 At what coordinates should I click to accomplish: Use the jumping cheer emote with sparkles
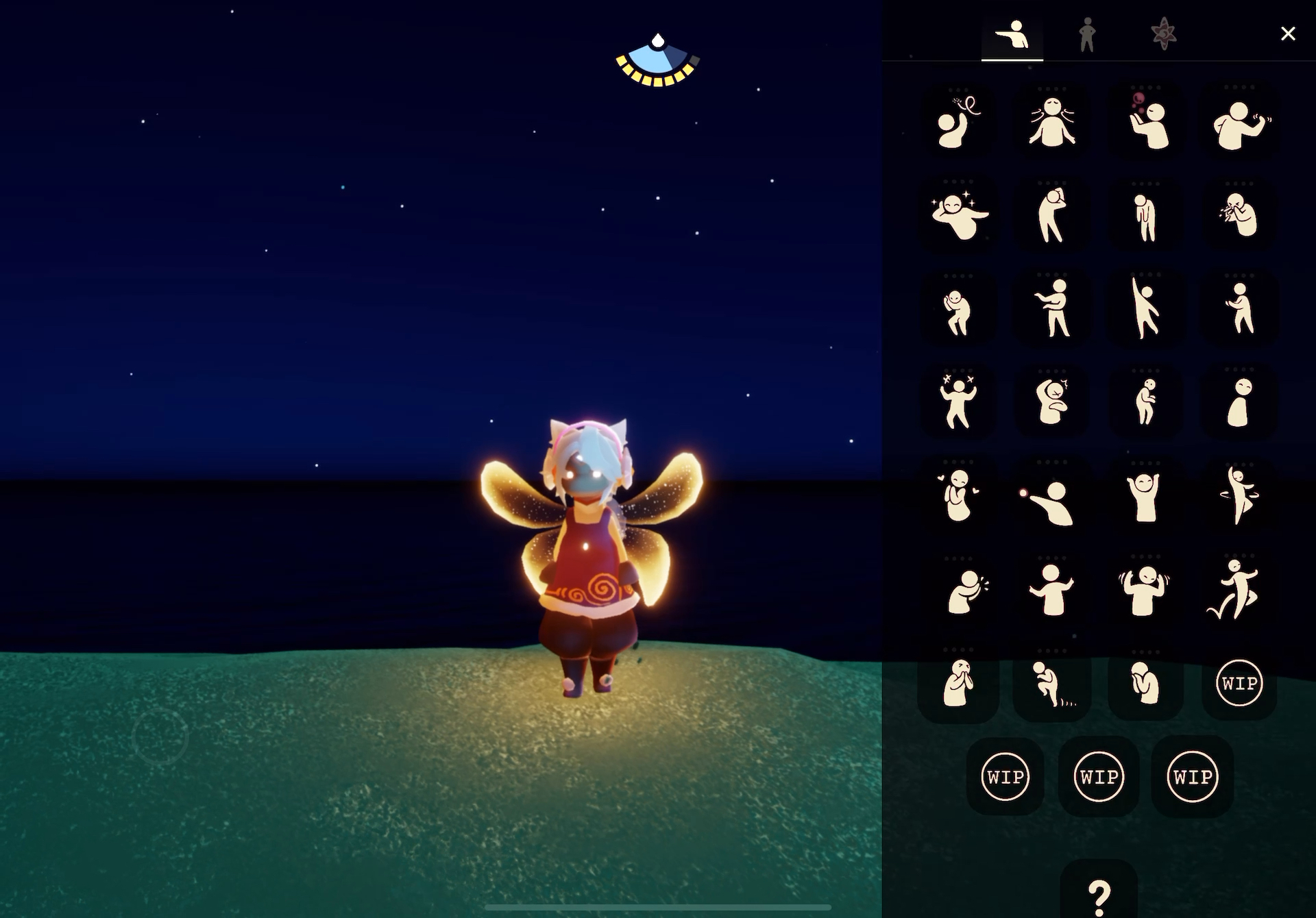pyautogui.click(x=958, y=401)
